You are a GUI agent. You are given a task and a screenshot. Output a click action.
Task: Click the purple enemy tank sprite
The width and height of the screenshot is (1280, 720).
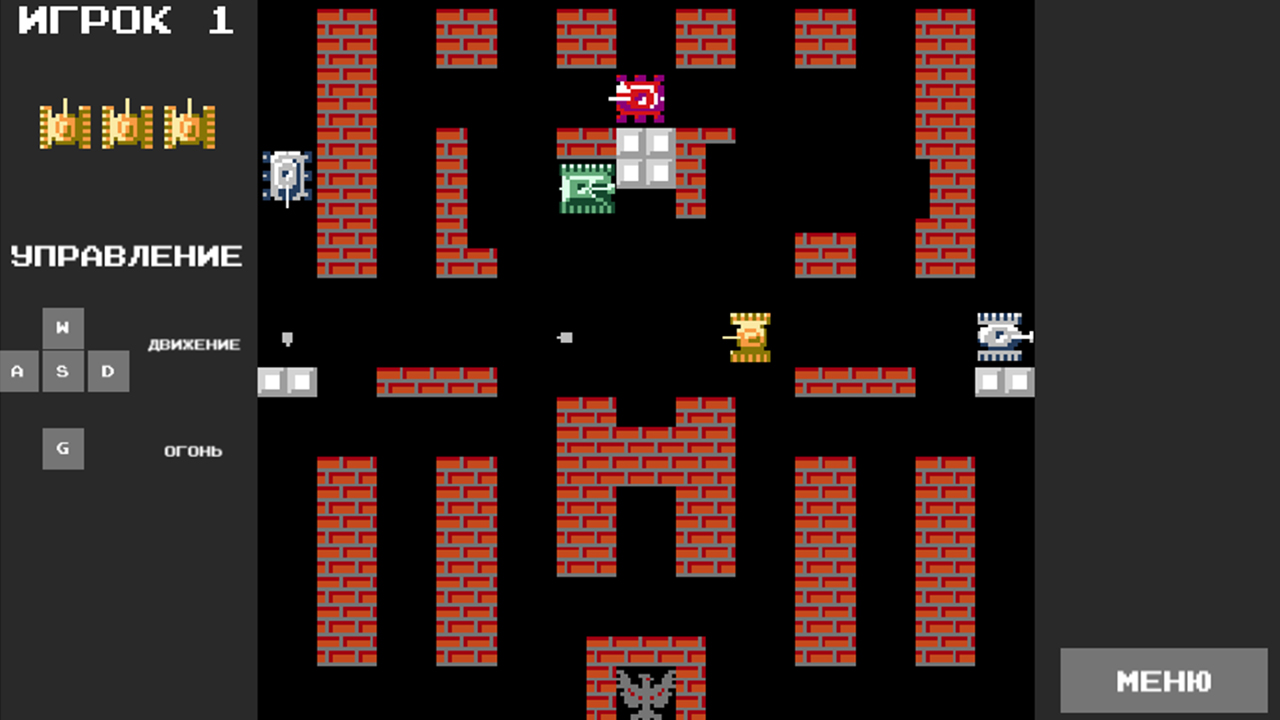pyautogui.click(x=640, y=98)
